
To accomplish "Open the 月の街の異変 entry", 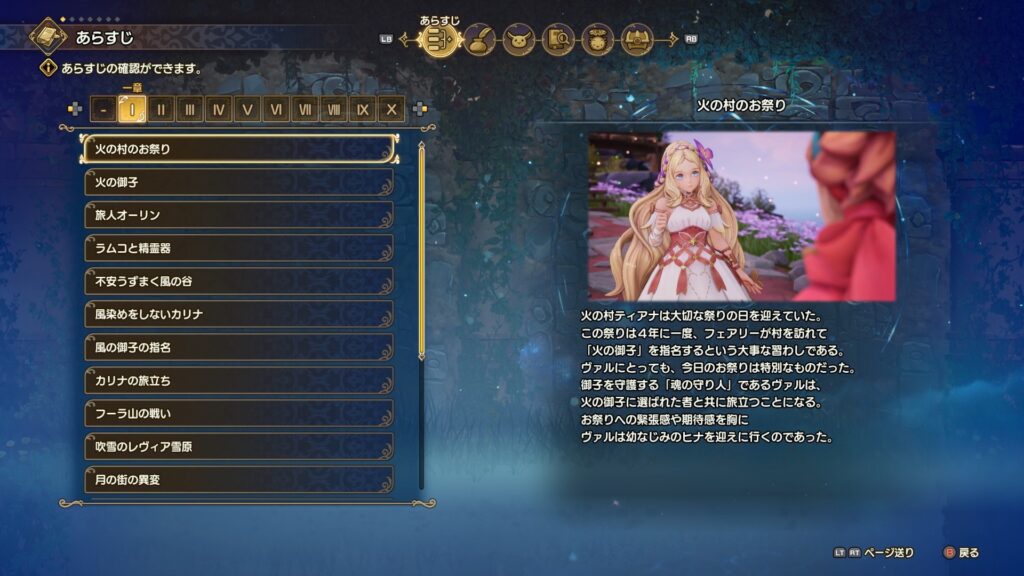I will pyautogui.click(x=239, y=479).
